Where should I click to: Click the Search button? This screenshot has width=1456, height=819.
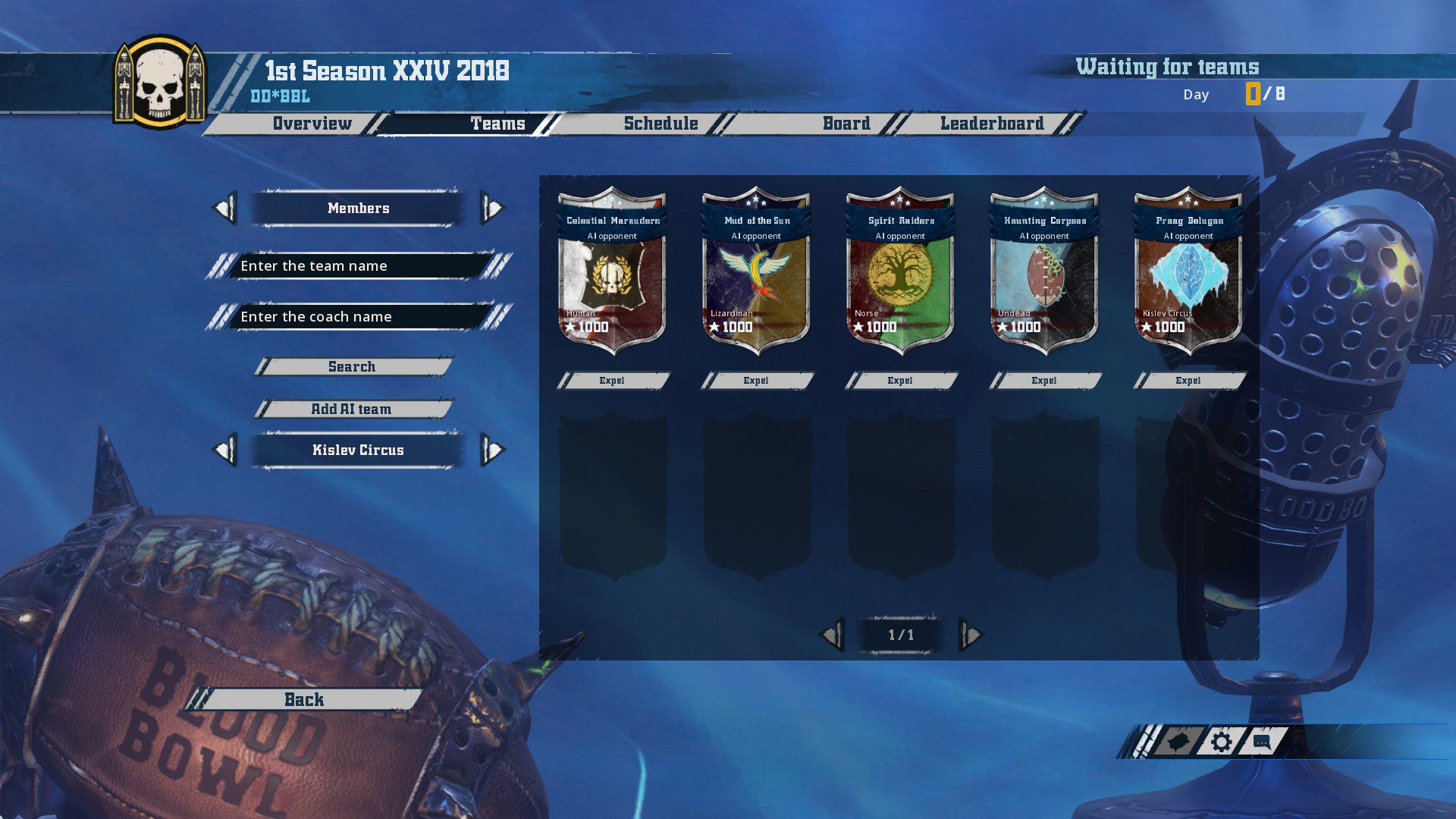352,367
